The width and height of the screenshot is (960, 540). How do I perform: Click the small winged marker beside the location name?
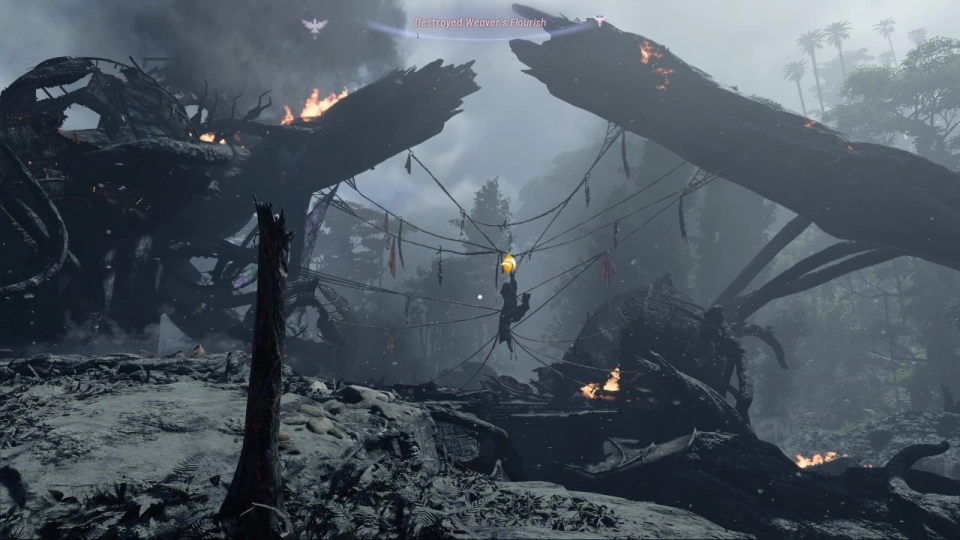coord(599,20)
